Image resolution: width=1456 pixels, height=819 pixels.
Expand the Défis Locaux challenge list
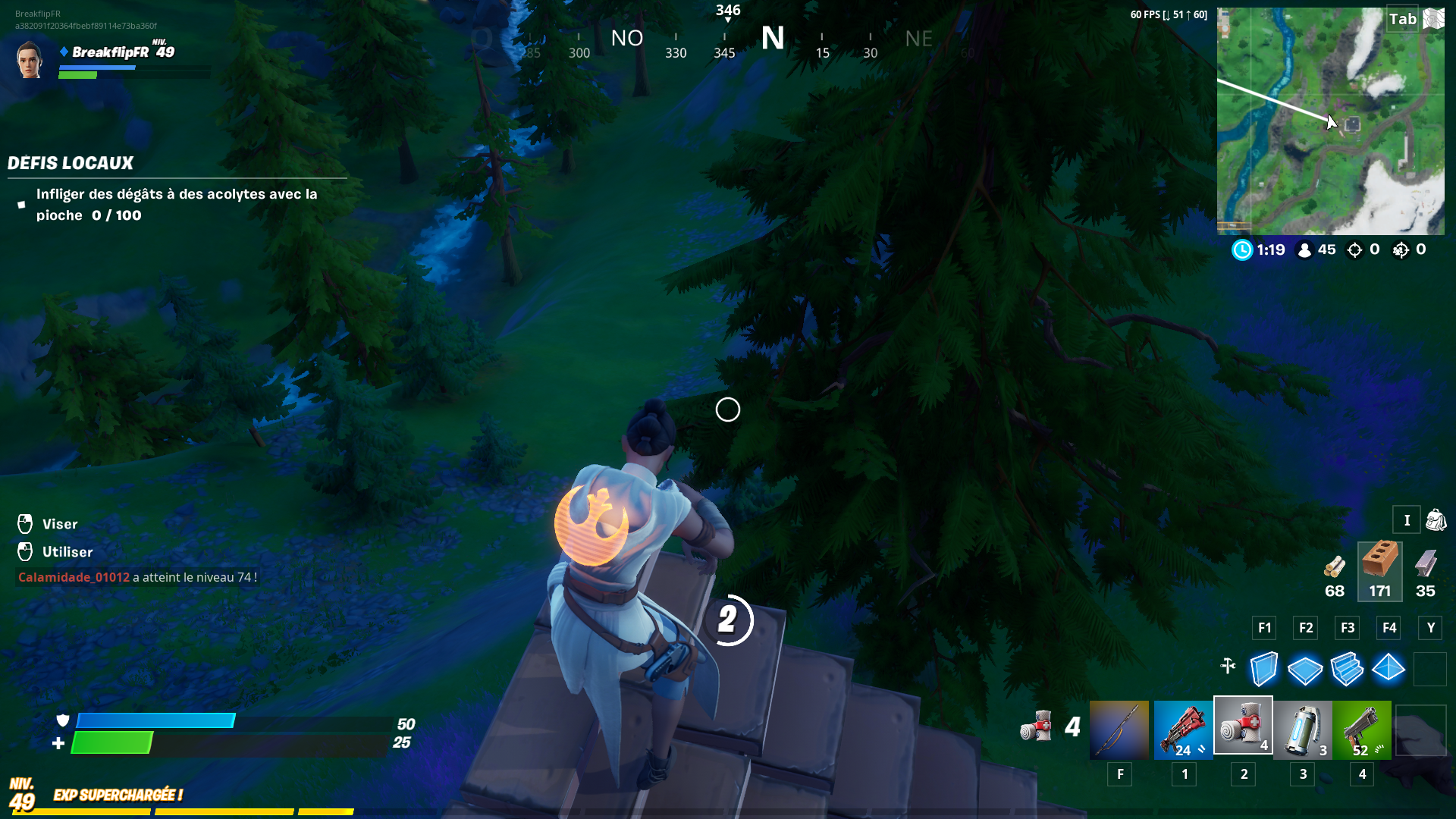click(x=71, y=162)
